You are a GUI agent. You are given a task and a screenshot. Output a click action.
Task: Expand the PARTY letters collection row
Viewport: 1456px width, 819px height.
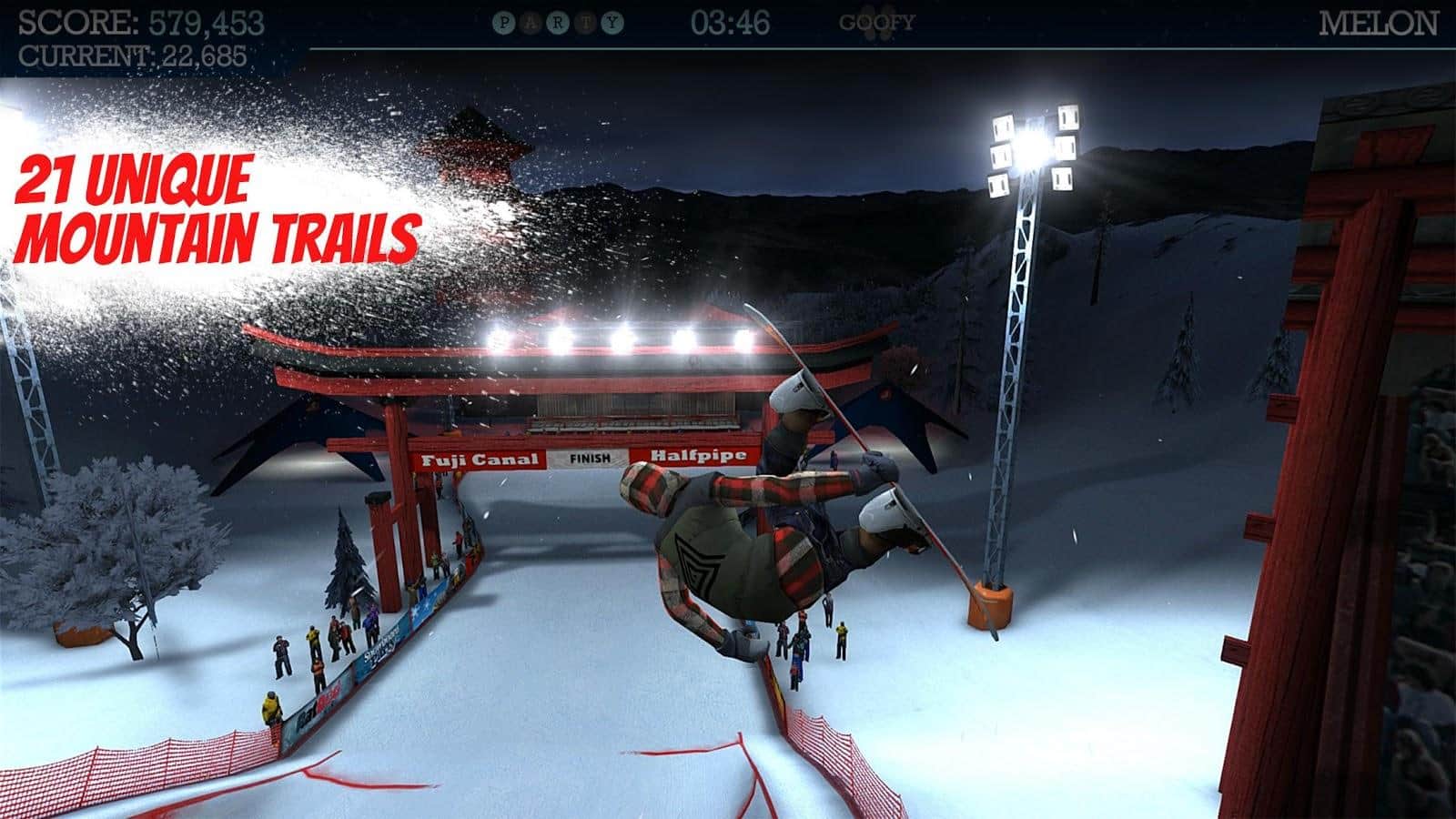[558, 21]
